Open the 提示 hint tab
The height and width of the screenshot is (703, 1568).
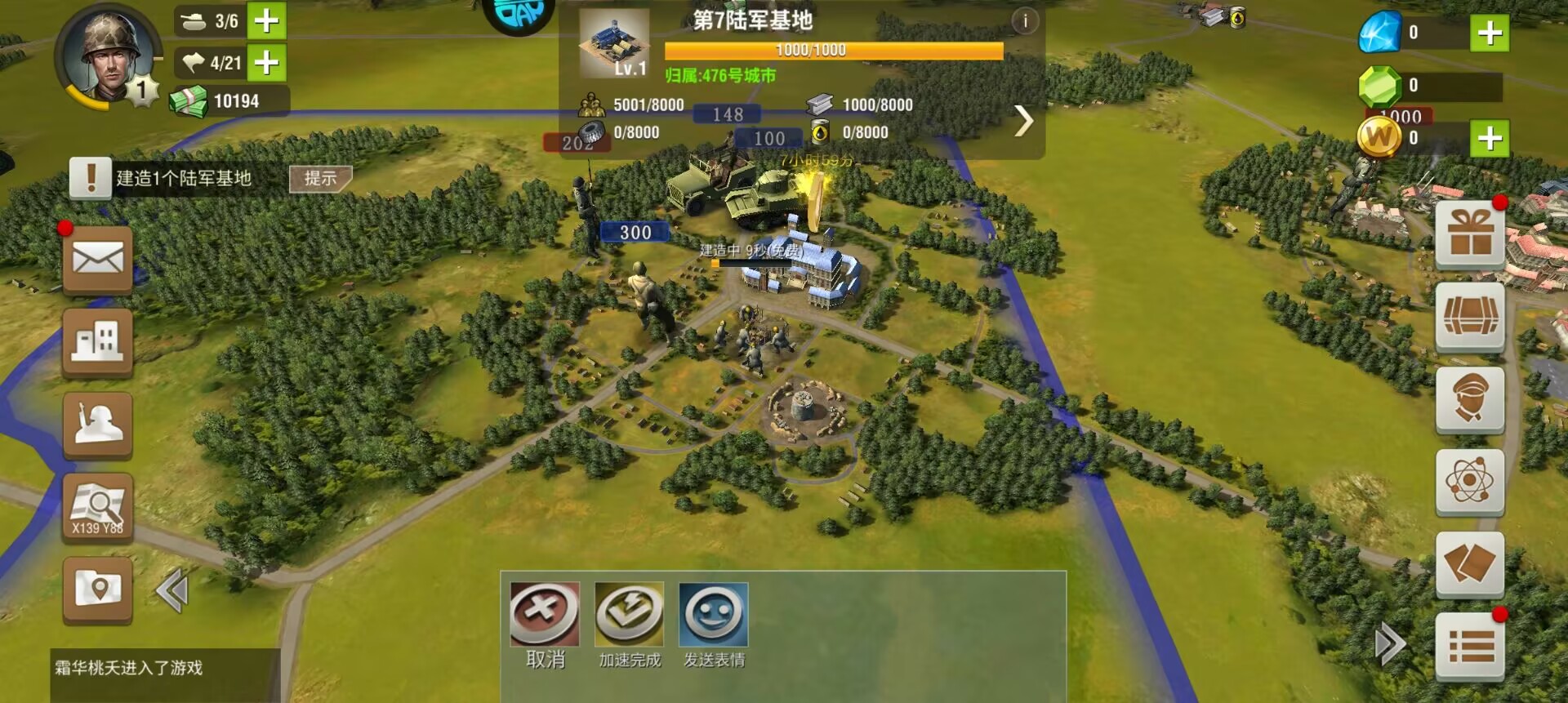(321, 177)
